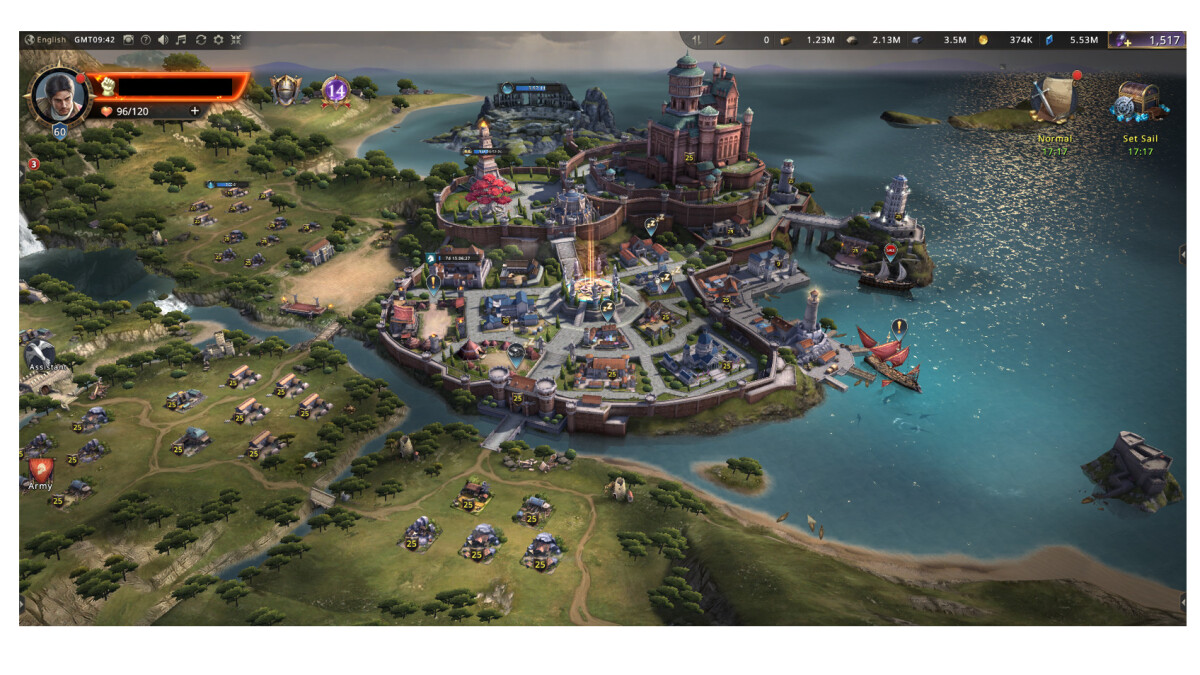Click the refresh arrows icon
Viewport: 1200px width, 675px height.
point(200,40)
